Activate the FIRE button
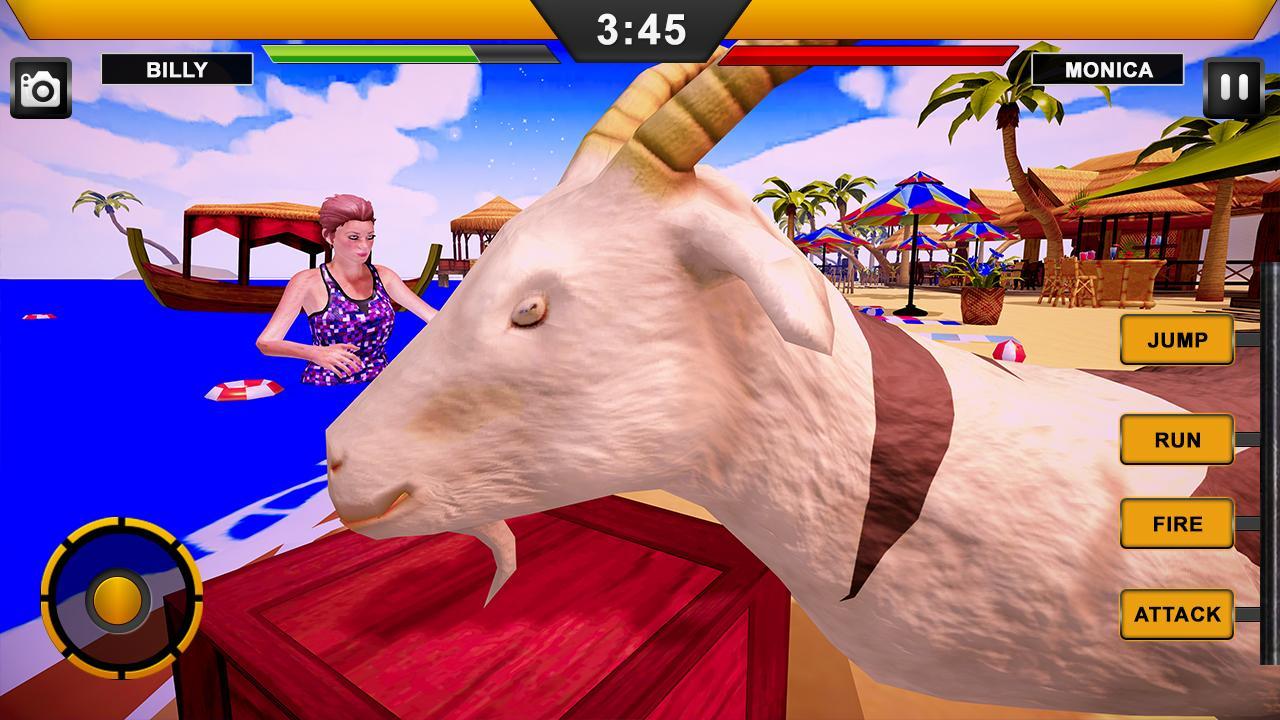The height and width of the screenshot is (720, 1280). point(1177,523)
